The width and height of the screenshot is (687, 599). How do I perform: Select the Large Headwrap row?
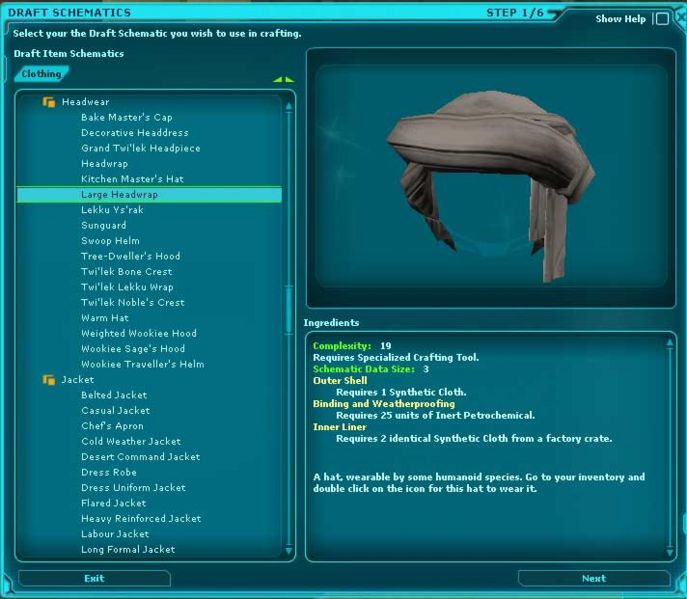click(119, 195)
